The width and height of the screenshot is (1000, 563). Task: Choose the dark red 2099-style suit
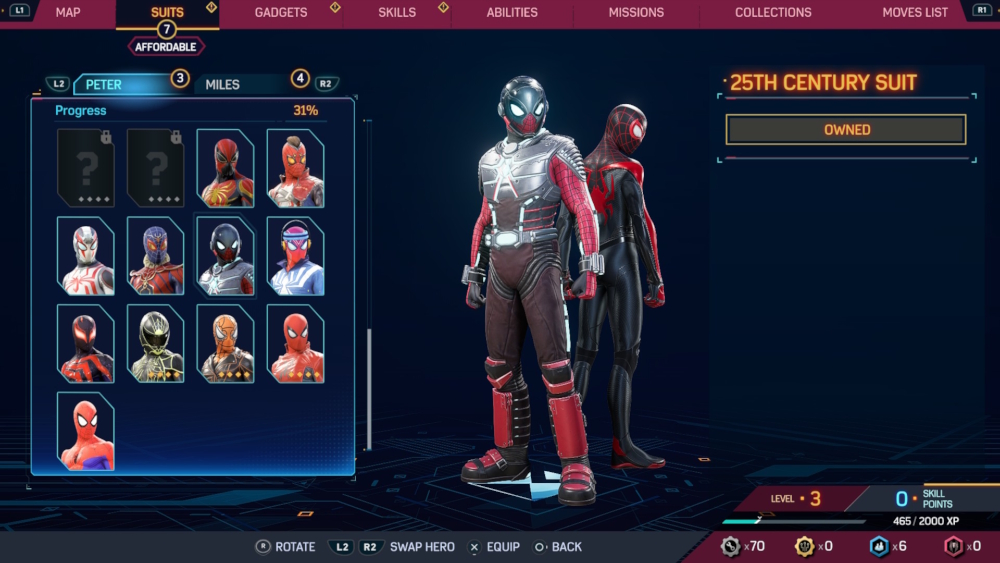[x=85, y=344]
